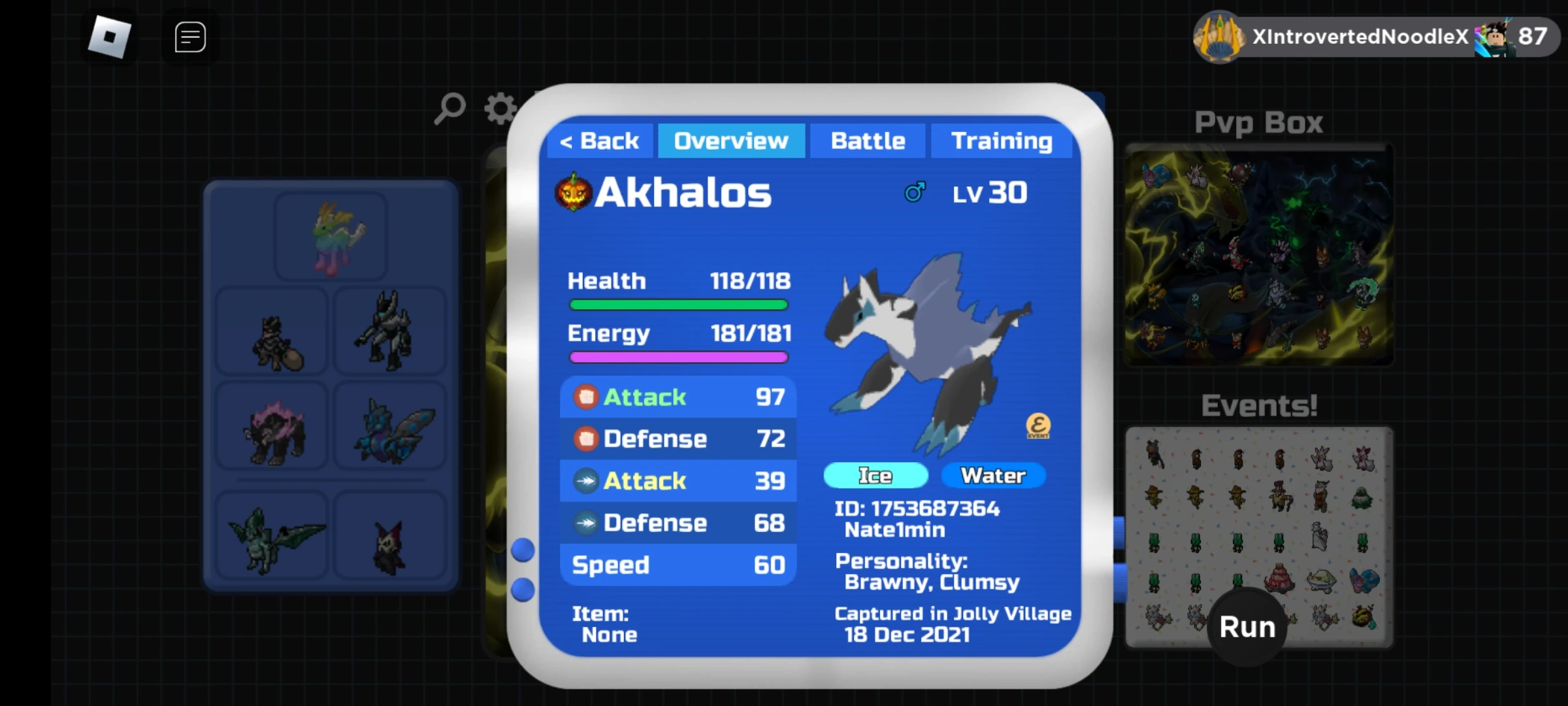
Task: Open the Roblox menu
Action: tap(108, 36)
